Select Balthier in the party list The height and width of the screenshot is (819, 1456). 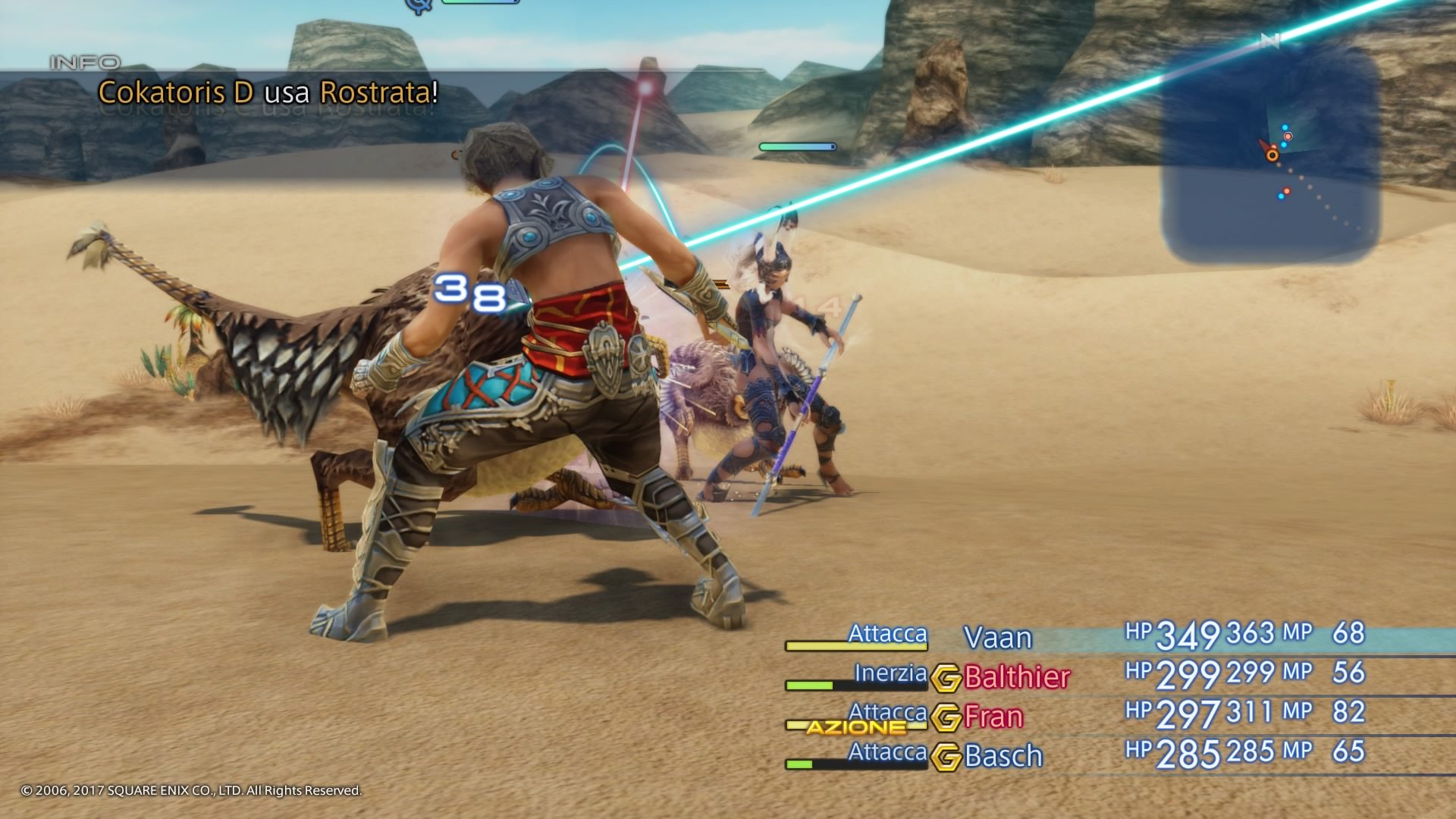coord(1017,677)
